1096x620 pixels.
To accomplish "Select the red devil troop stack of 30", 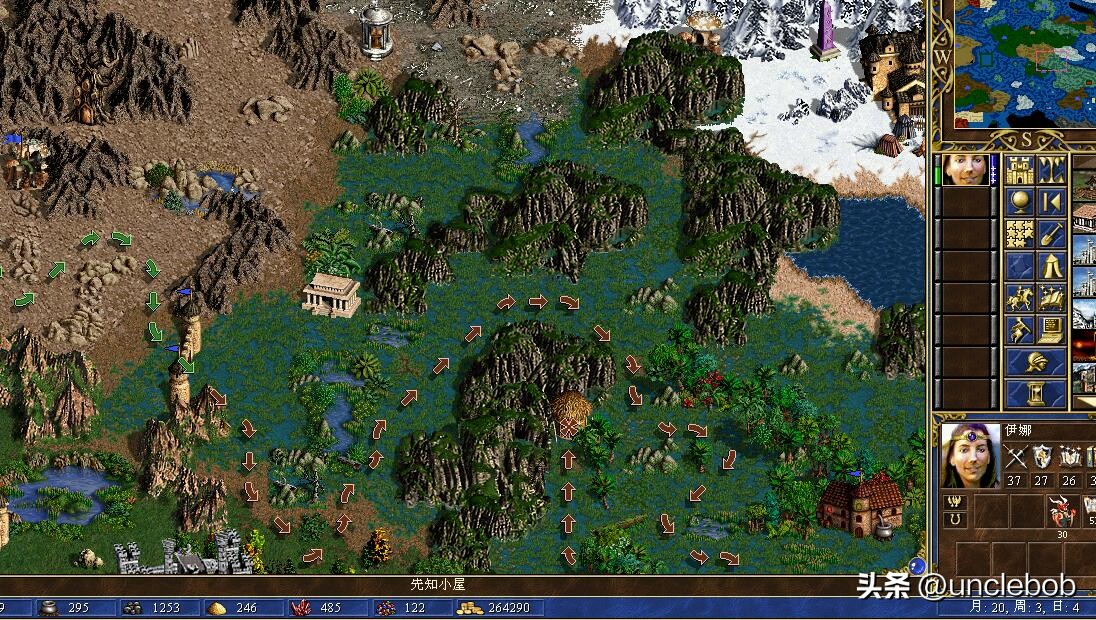I will 1062,513.
